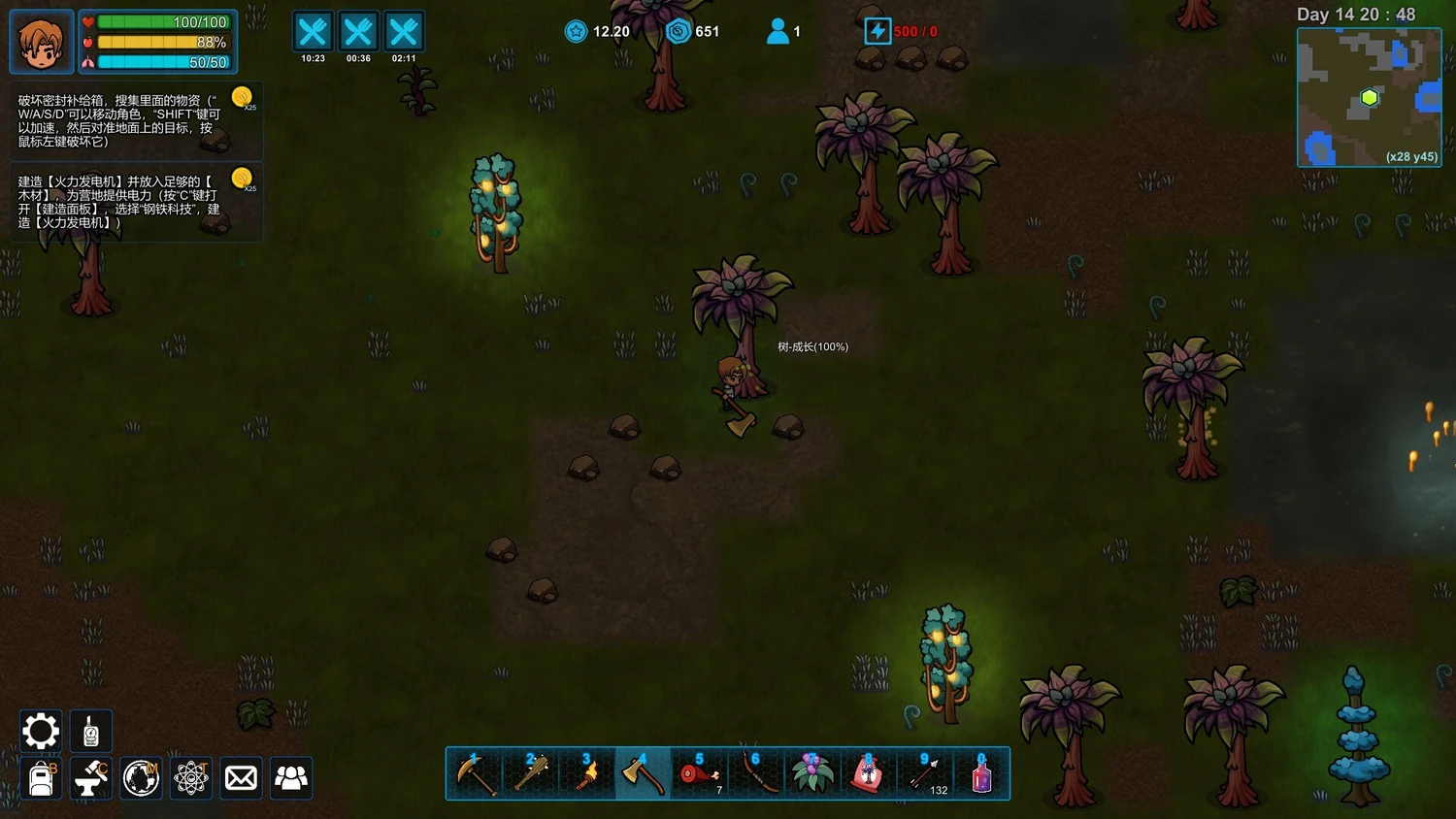Pick the raw meat in slot 5
1456x819 pixels.
click(699, 774)
